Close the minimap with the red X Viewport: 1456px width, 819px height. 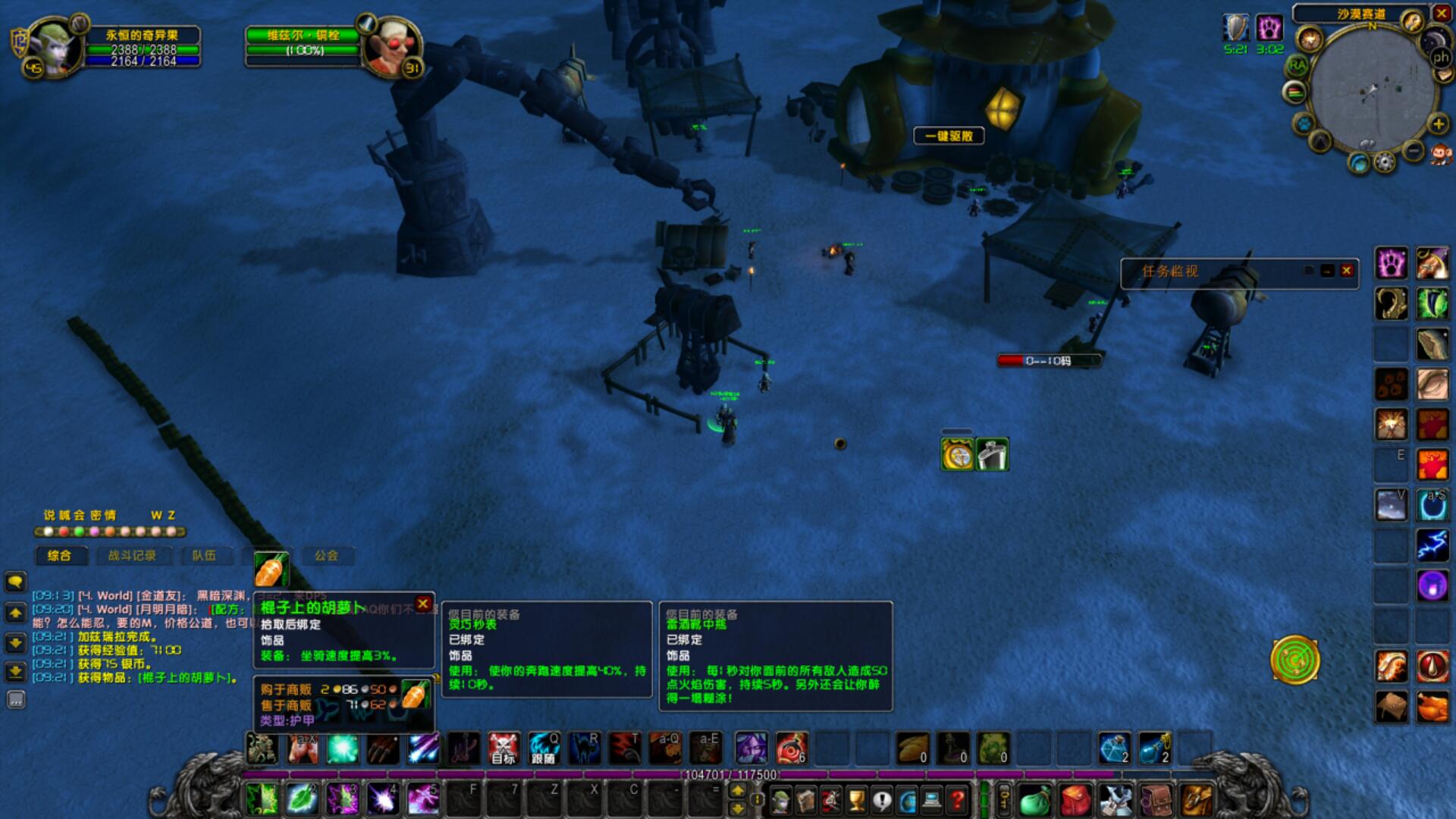click(x=1441, y=13)
